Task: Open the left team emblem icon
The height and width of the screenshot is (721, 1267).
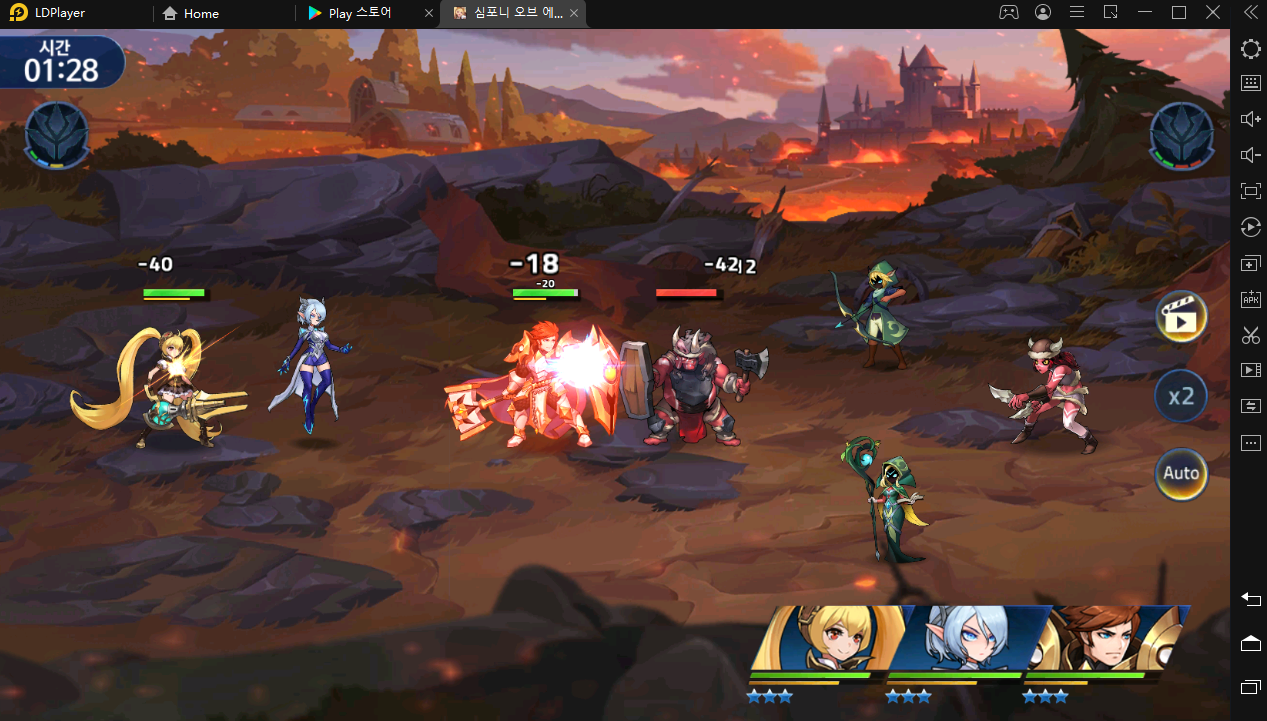Action: (57, 135)
